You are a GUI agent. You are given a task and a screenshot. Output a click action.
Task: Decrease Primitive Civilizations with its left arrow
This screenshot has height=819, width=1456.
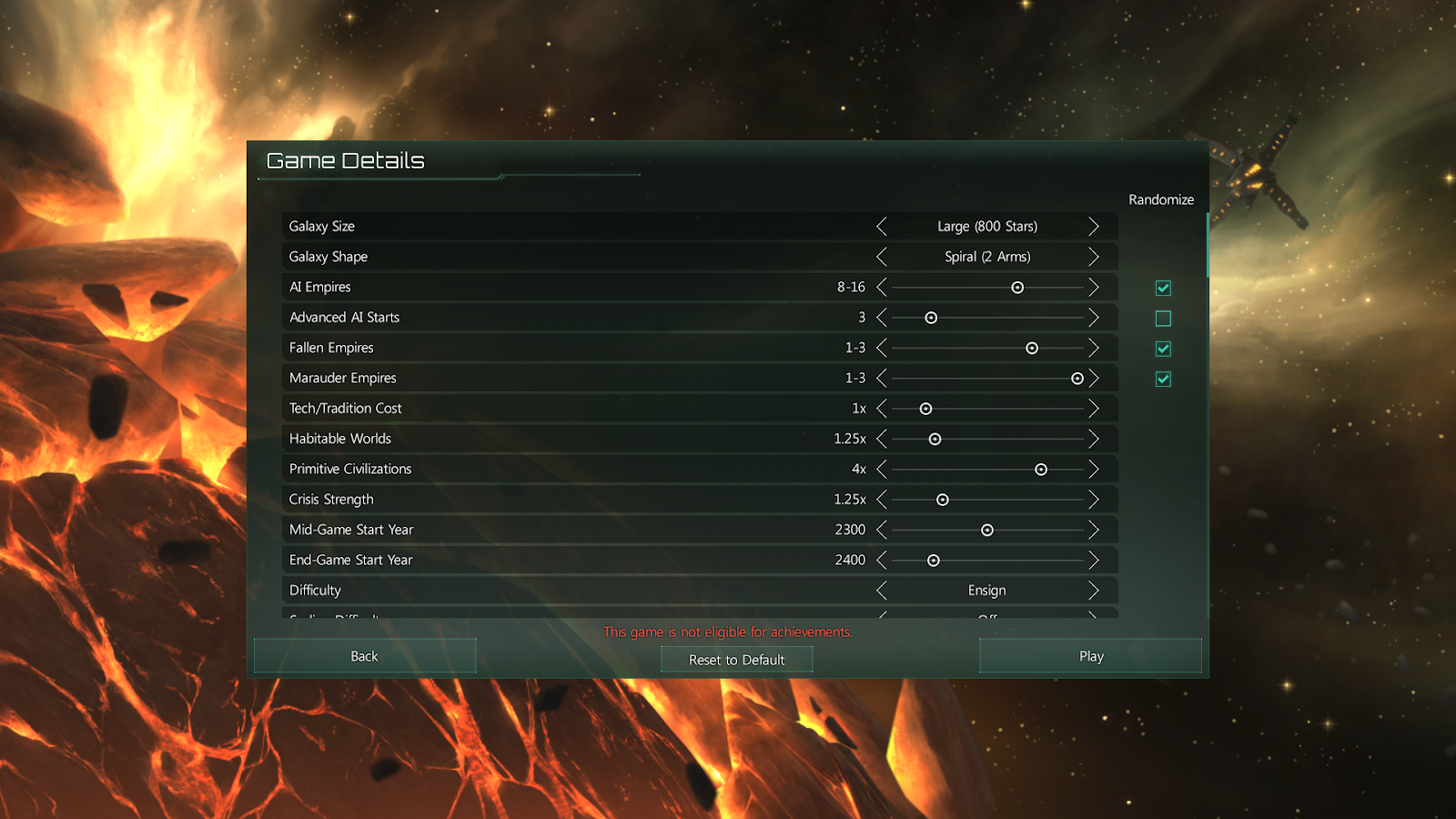pyautogui.click(x=881, y=470)
